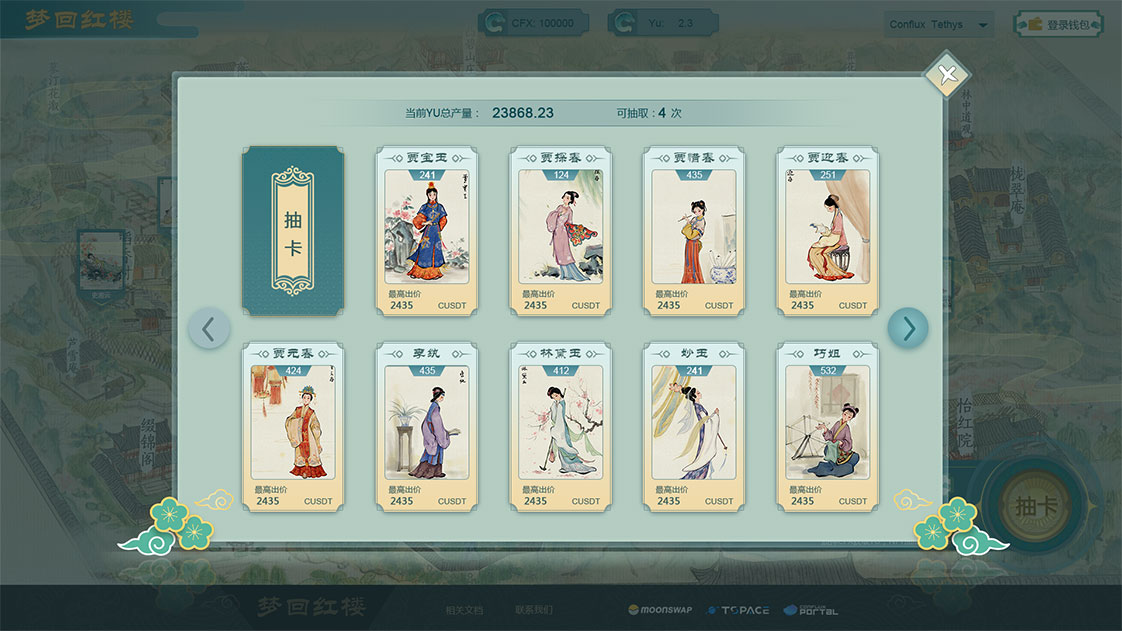Go to the previous page of cards
Viewport: 1122px width, 631px height.
click(209, 328)
